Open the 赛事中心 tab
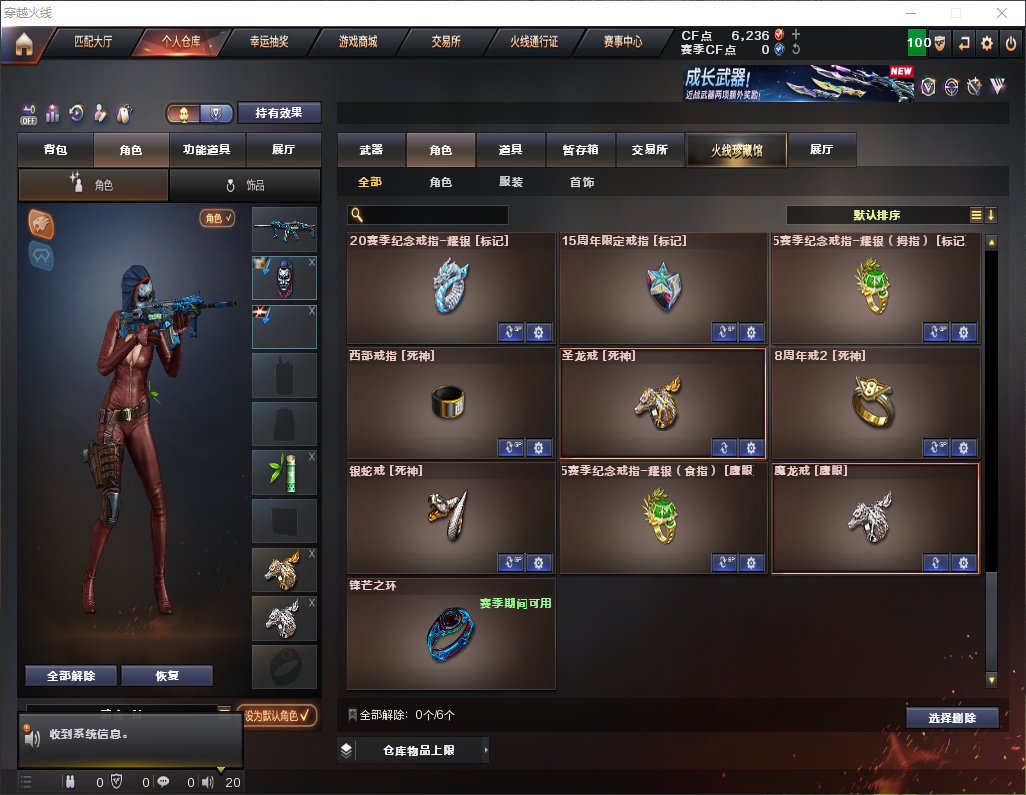Screen dimensions: 1026x795 tap(622, 42)
